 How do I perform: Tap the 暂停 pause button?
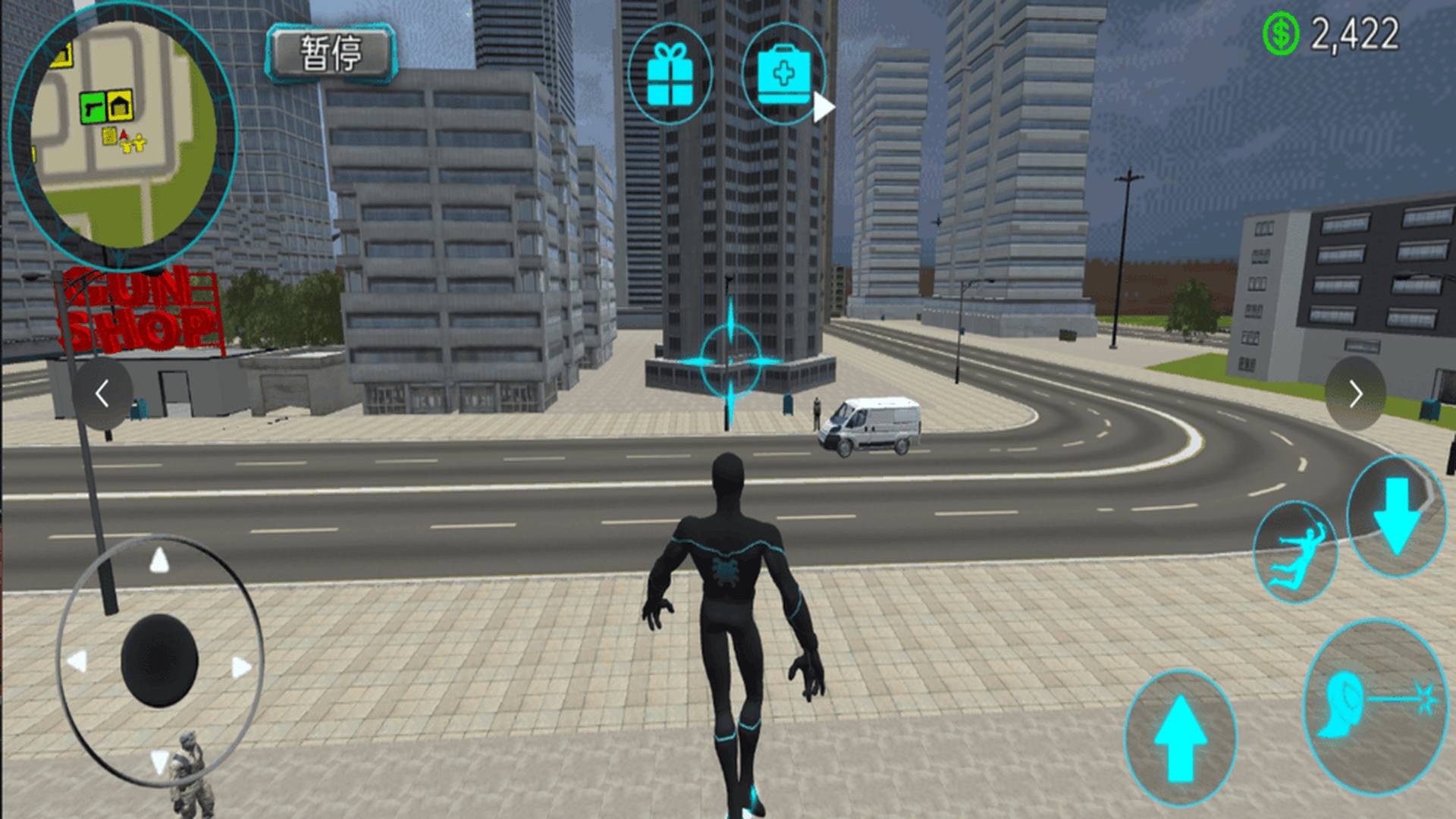click(x=331, y=53)
